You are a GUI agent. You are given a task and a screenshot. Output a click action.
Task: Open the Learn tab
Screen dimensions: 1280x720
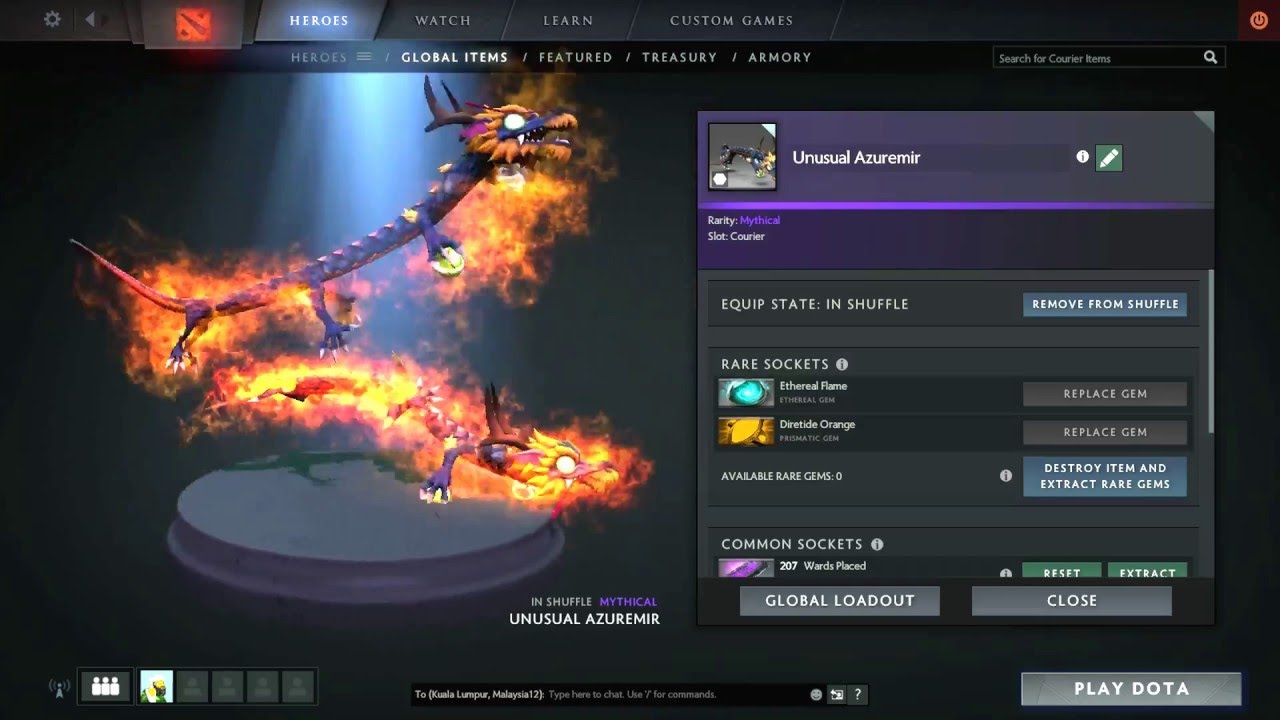pos(568,21)
